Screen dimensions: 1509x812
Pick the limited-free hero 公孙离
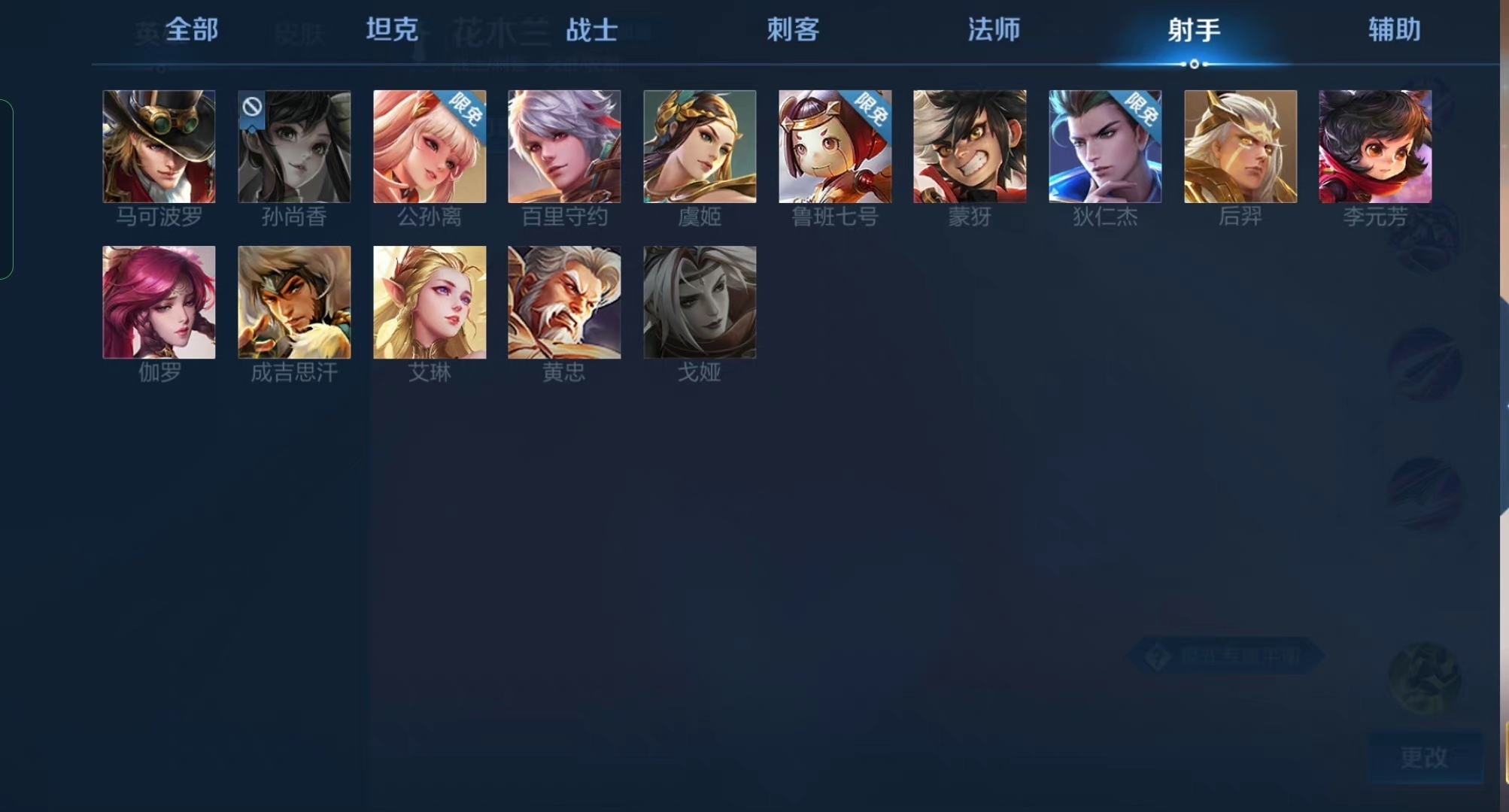[x=429, y=147]
